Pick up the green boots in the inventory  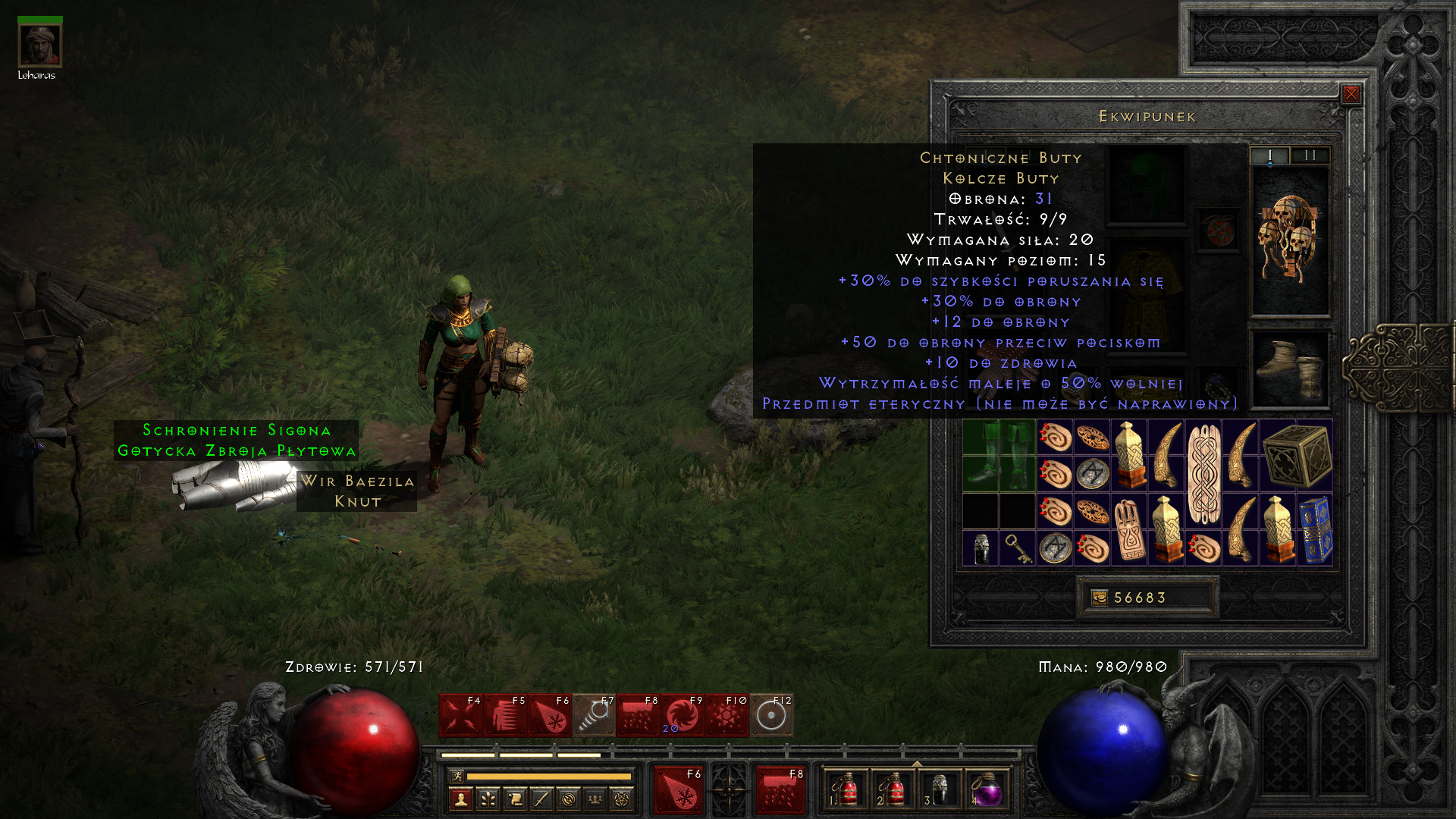pos(999,456)
